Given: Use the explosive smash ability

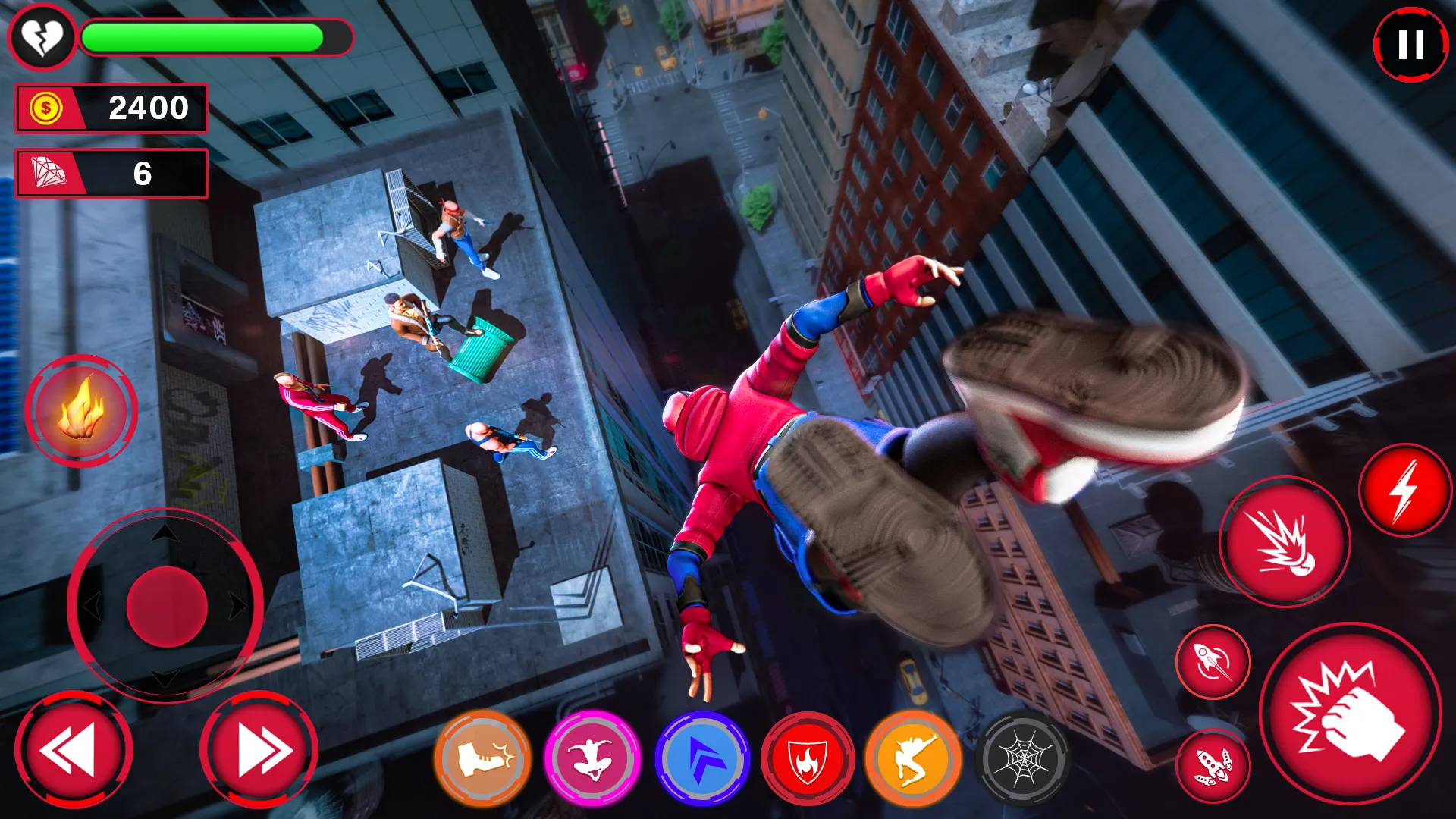Looking at the screenshot, I should 1284,543.
